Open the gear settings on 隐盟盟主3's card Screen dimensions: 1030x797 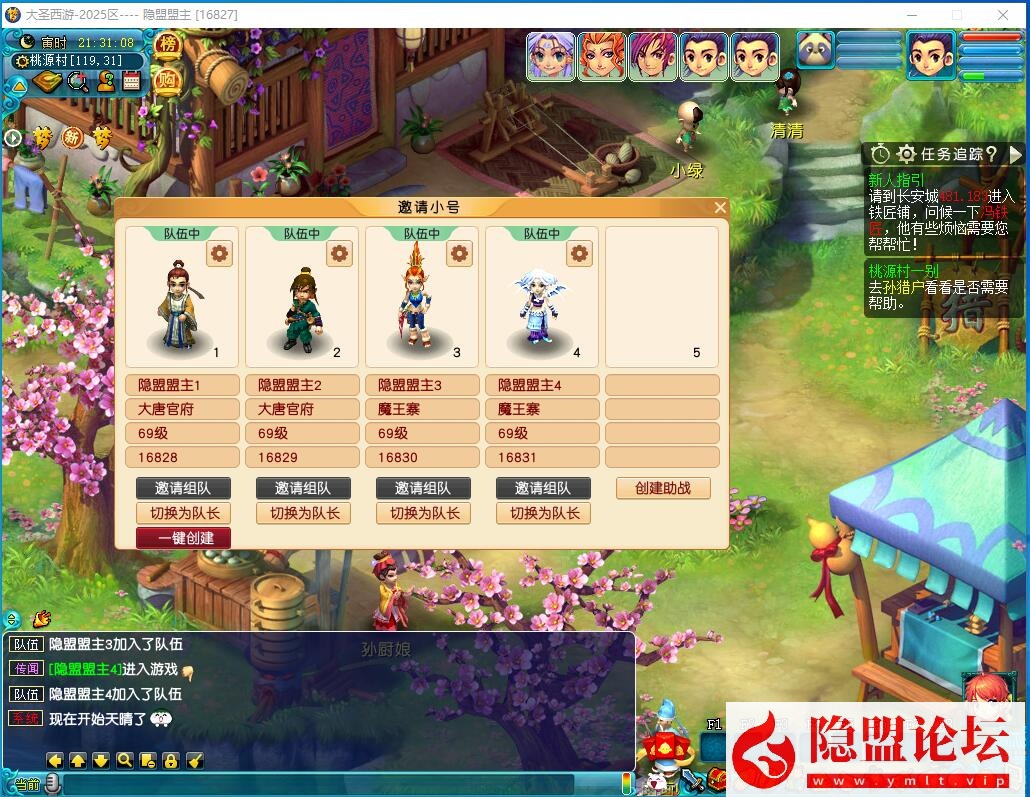(459, 254)
